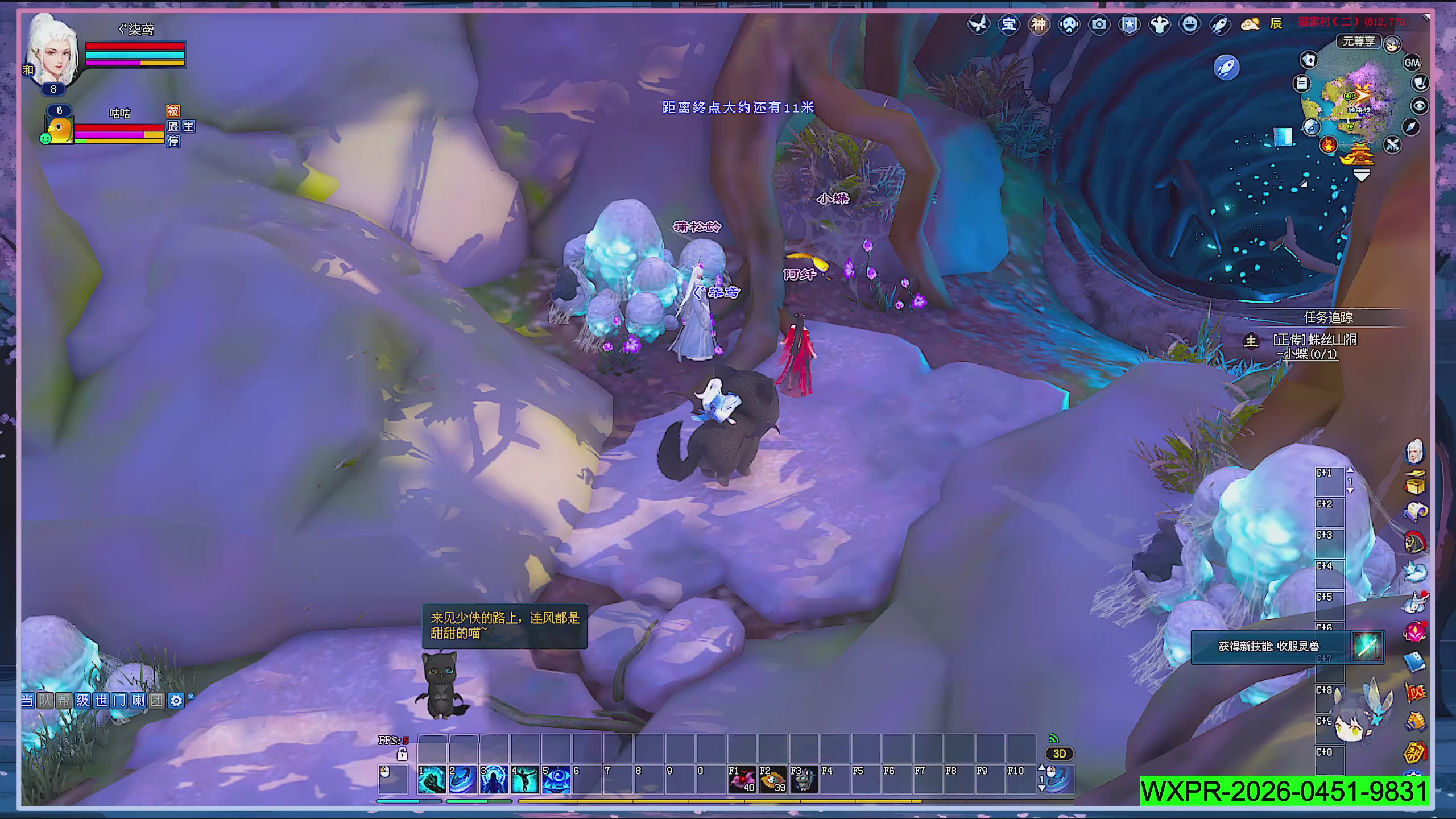This screenshot has width=1456, height=819.
Task: Select the F3 pet item slot
Action: (x=804, y=779)
